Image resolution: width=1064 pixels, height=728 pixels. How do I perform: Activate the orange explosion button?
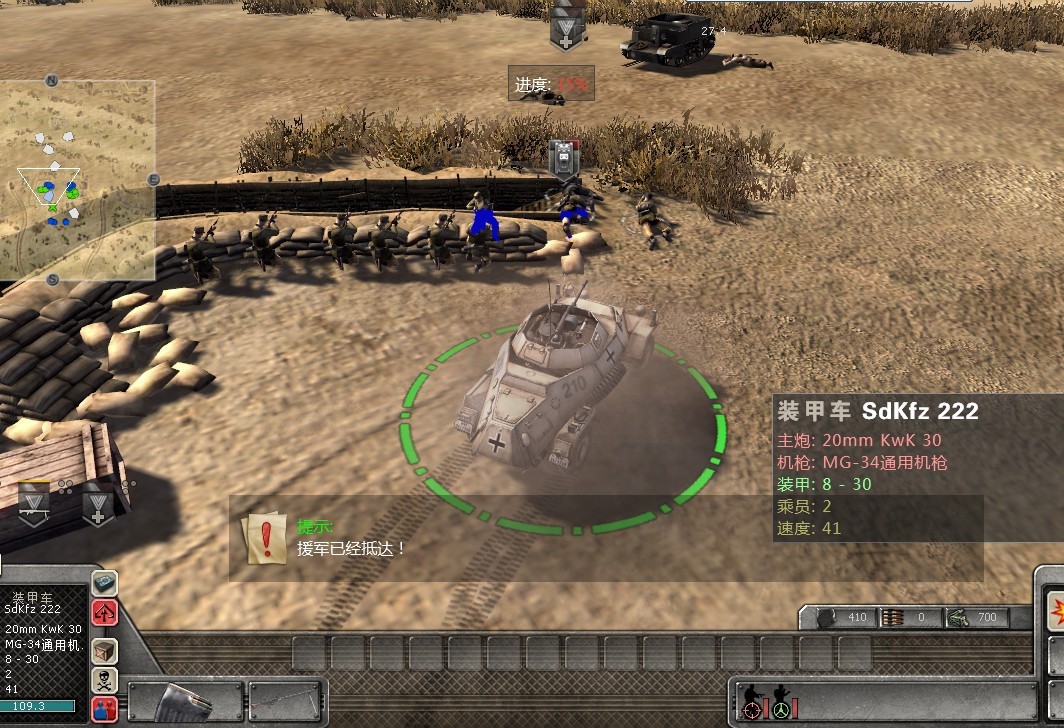[1054, 608]
